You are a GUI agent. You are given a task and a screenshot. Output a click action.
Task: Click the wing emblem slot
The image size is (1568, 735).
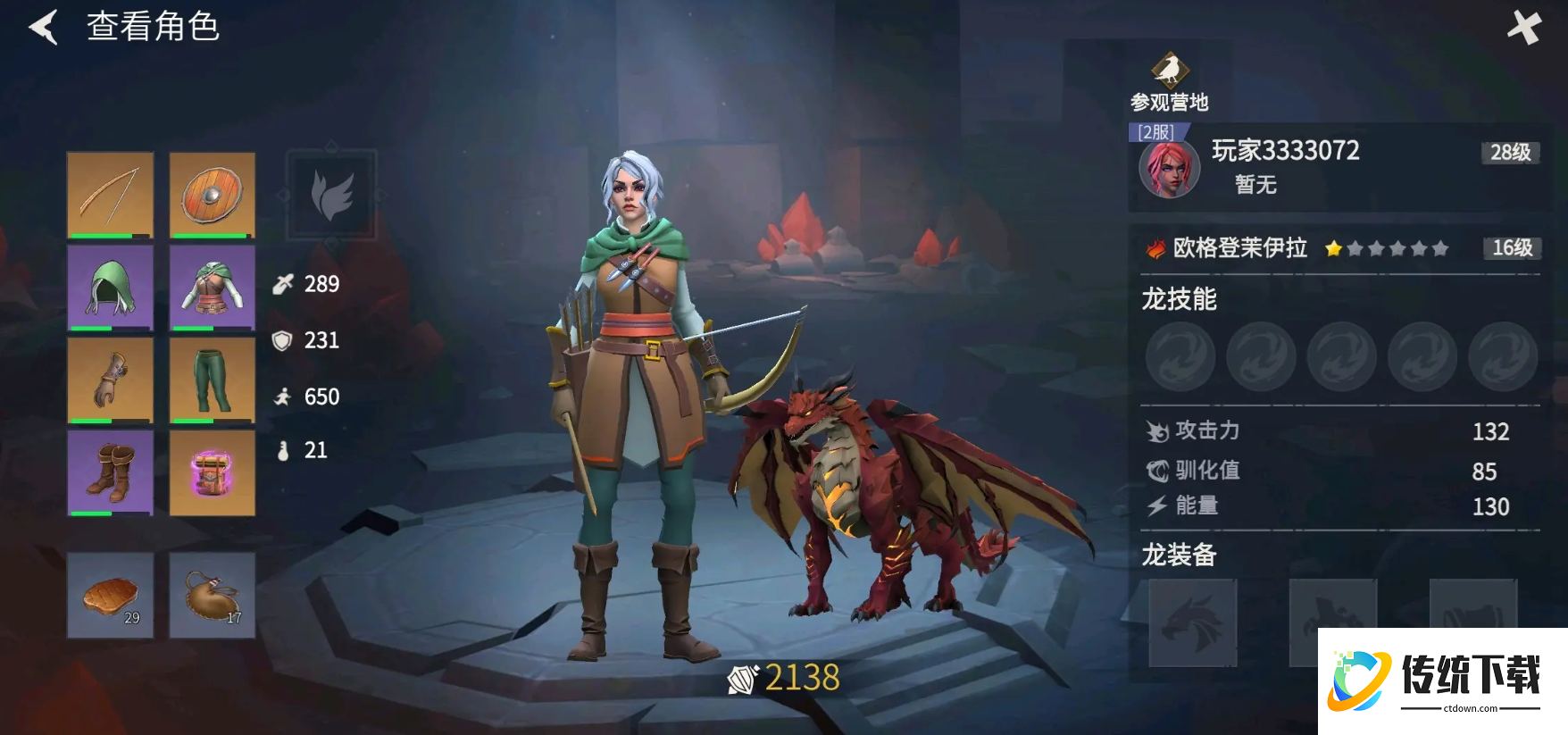(331, 195)
